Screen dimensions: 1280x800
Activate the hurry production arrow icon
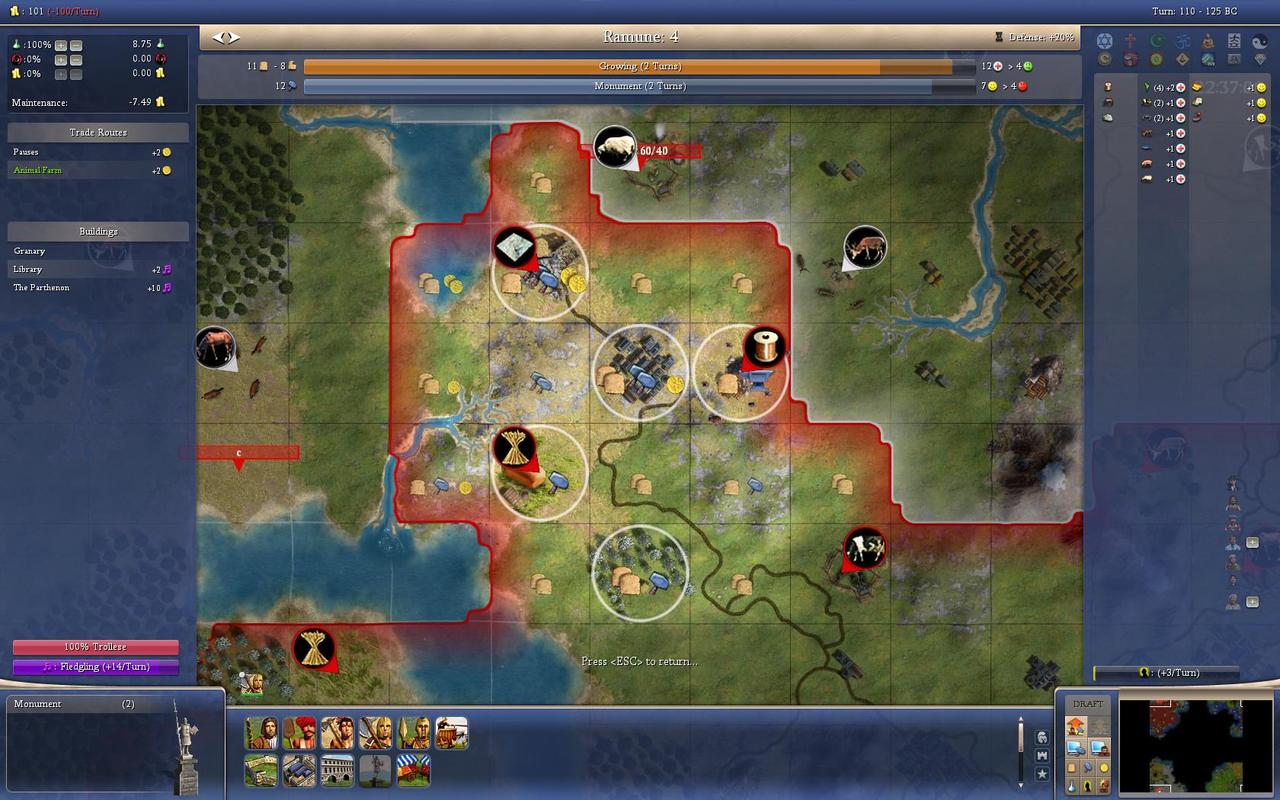(x=1077, y=727)
